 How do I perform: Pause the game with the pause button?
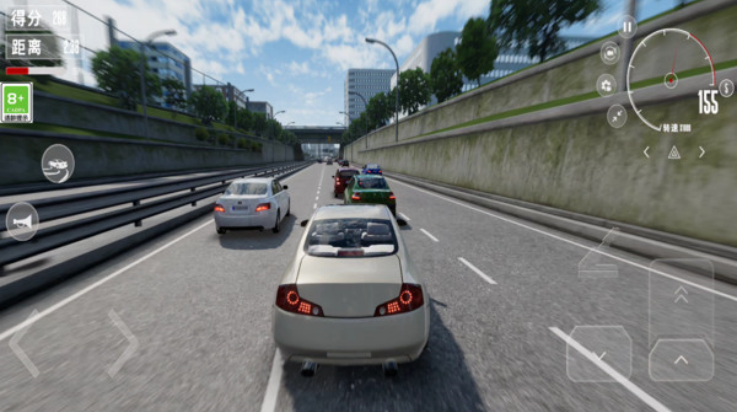pos(627,27)
